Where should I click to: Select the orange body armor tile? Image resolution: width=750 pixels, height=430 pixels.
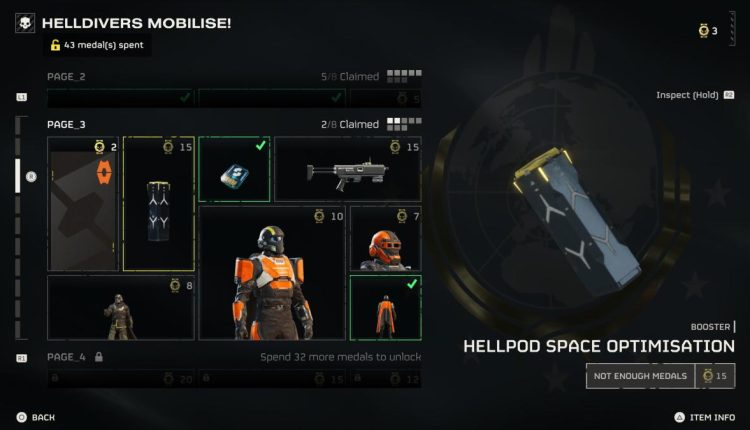point(272,273)
